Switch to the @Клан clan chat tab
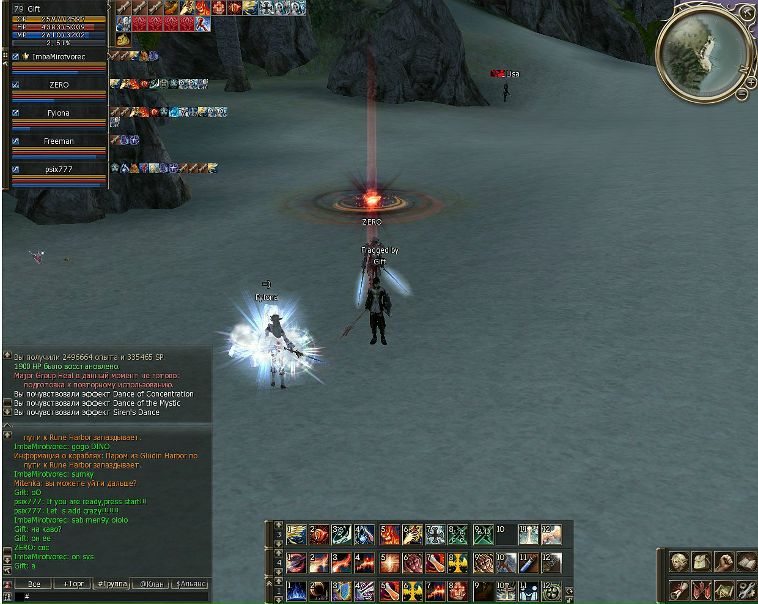 pyautogui.click(x=151, y=583)
